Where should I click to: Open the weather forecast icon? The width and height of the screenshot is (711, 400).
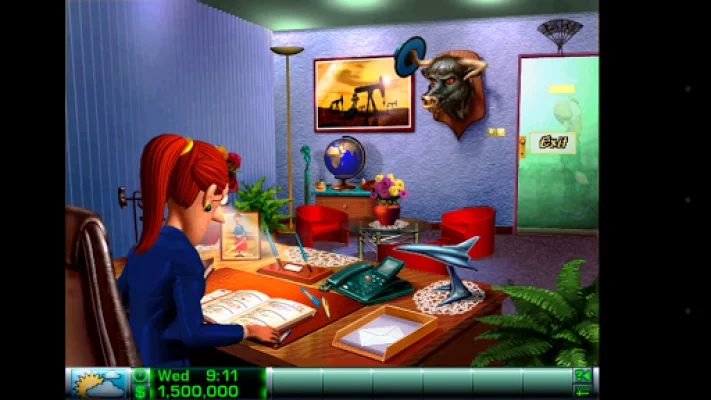pos(98,383)
